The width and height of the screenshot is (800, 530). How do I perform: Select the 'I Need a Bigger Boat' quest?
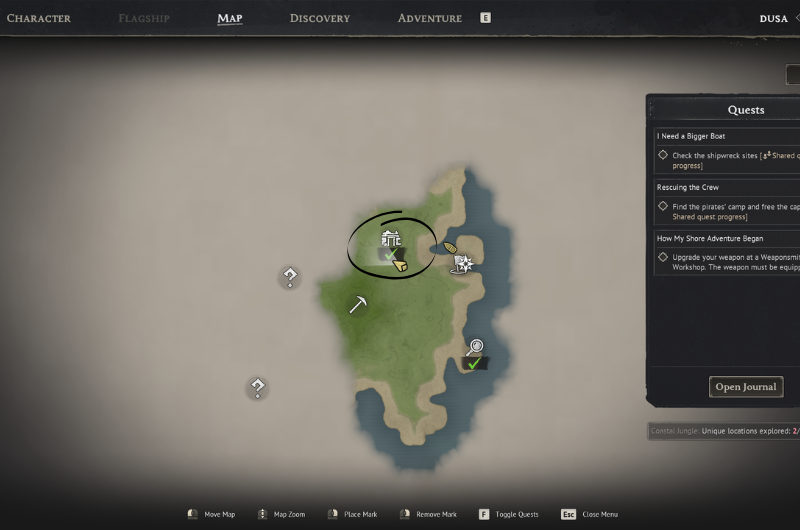pos(691,136)
